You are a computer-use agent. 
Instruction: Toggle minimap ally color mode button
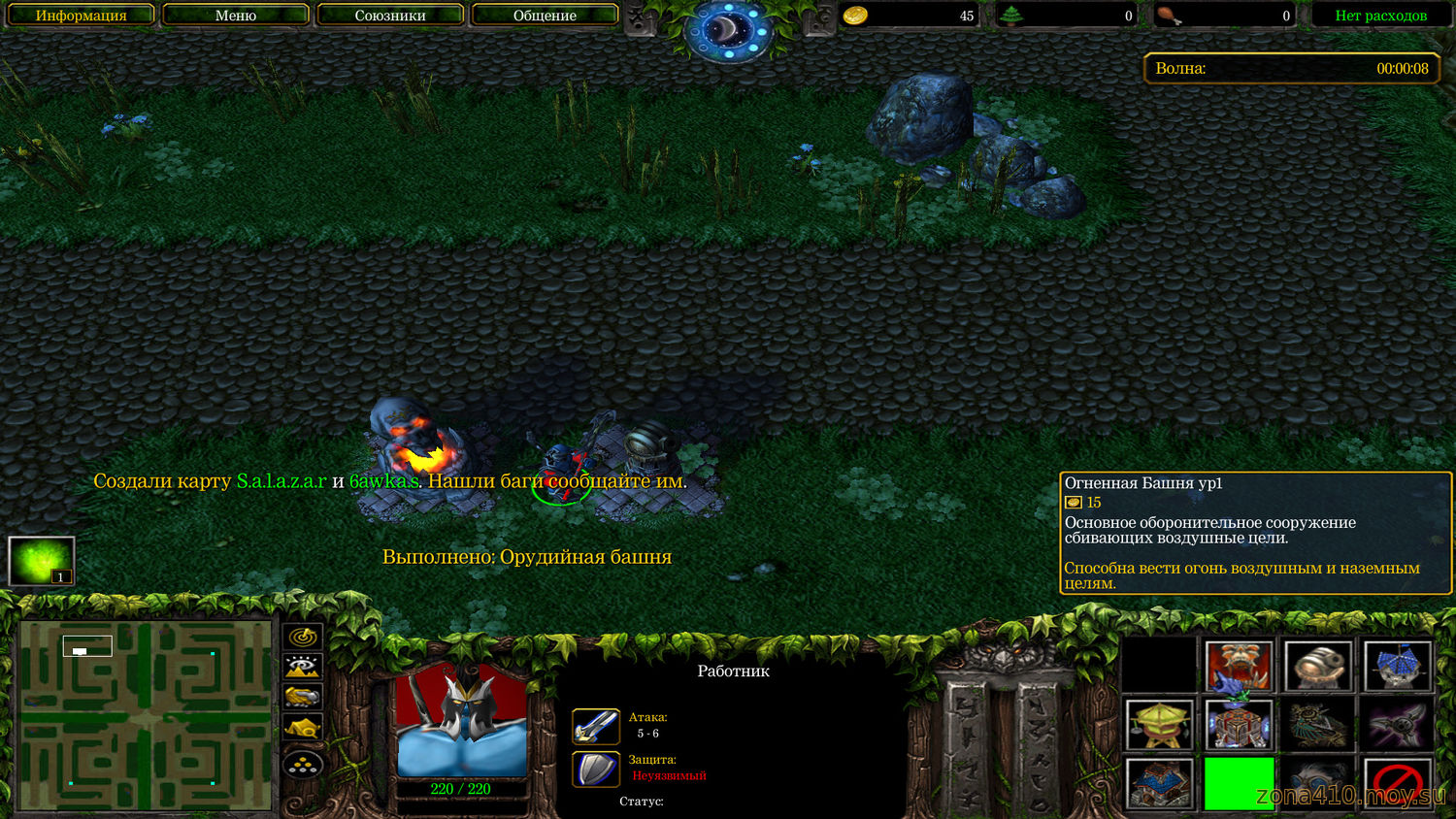coord(303,697)
